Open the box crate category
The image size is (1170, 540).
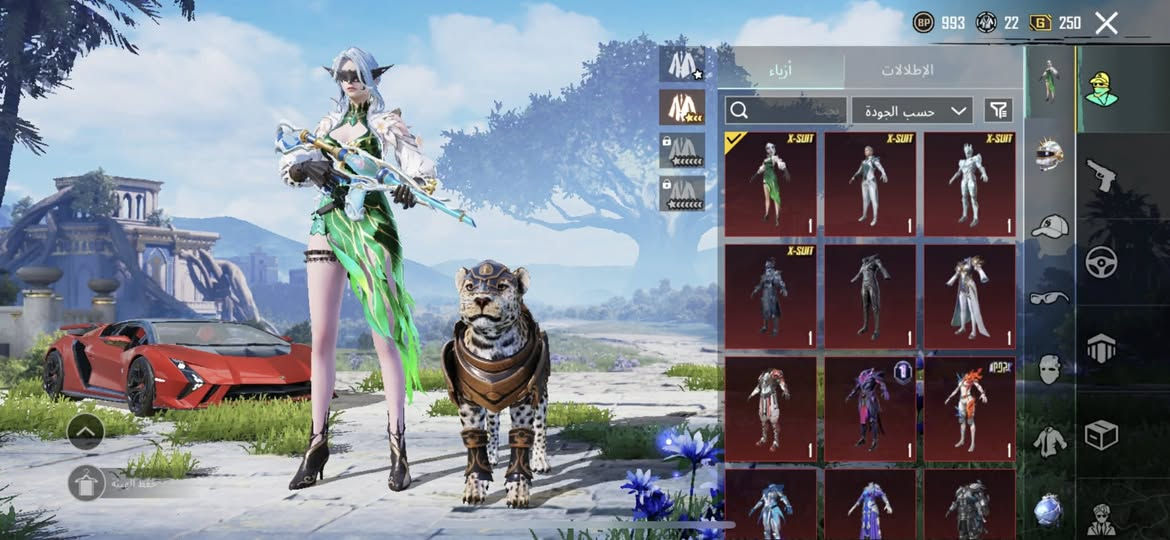click(x=1101, y=435)
